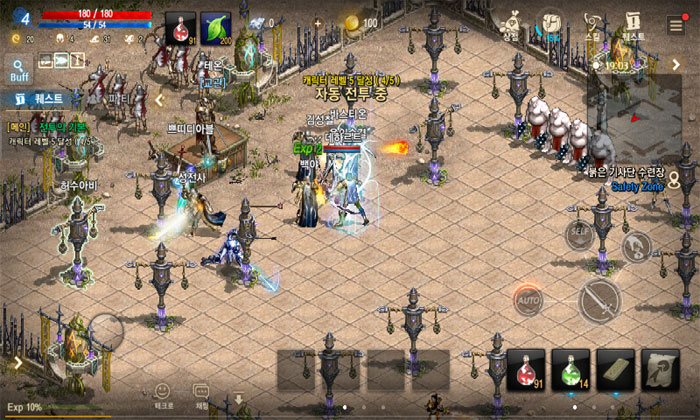Collapse quest panel with left arrow
This screenshot has width=700, height=420.
coord(158,100)
